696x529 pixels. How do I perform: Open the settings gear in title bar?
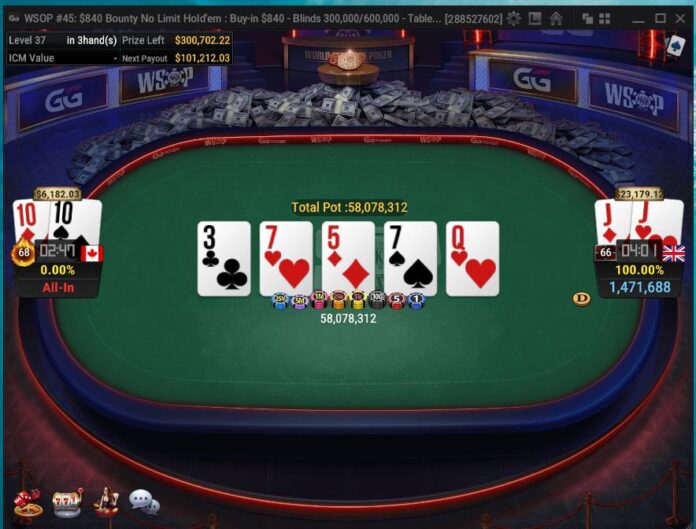tap(514, 18)
